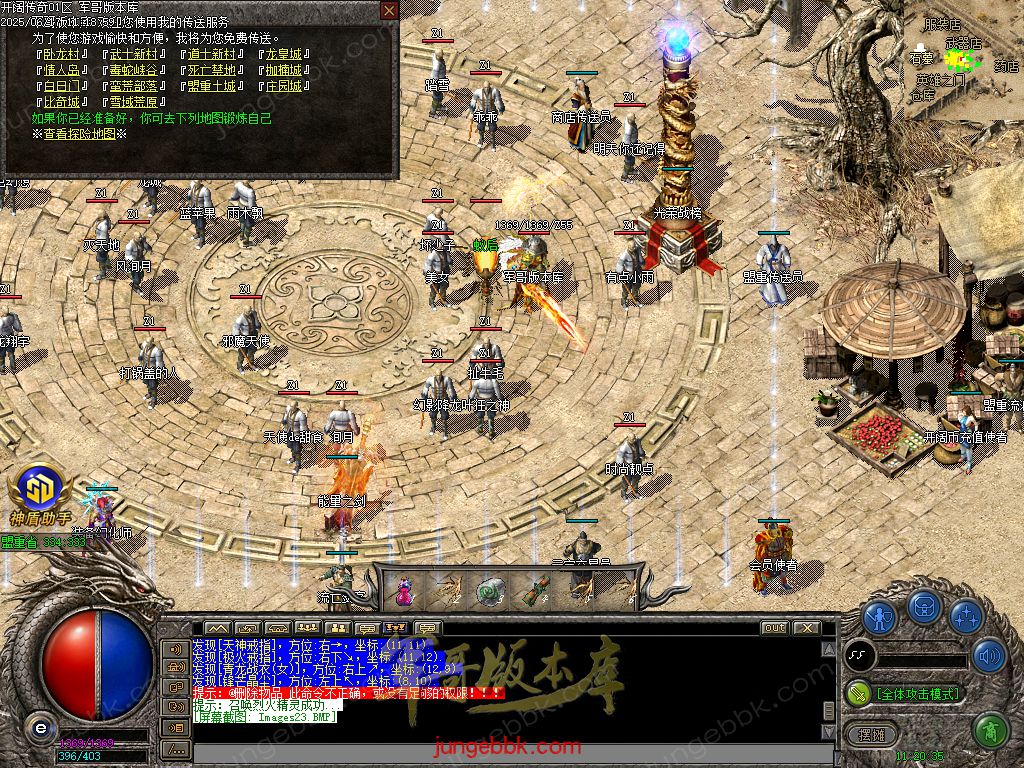Use the pink potion in belt slot
The height and width of the screenshot is (768, 1024).
tap(403, 592)
